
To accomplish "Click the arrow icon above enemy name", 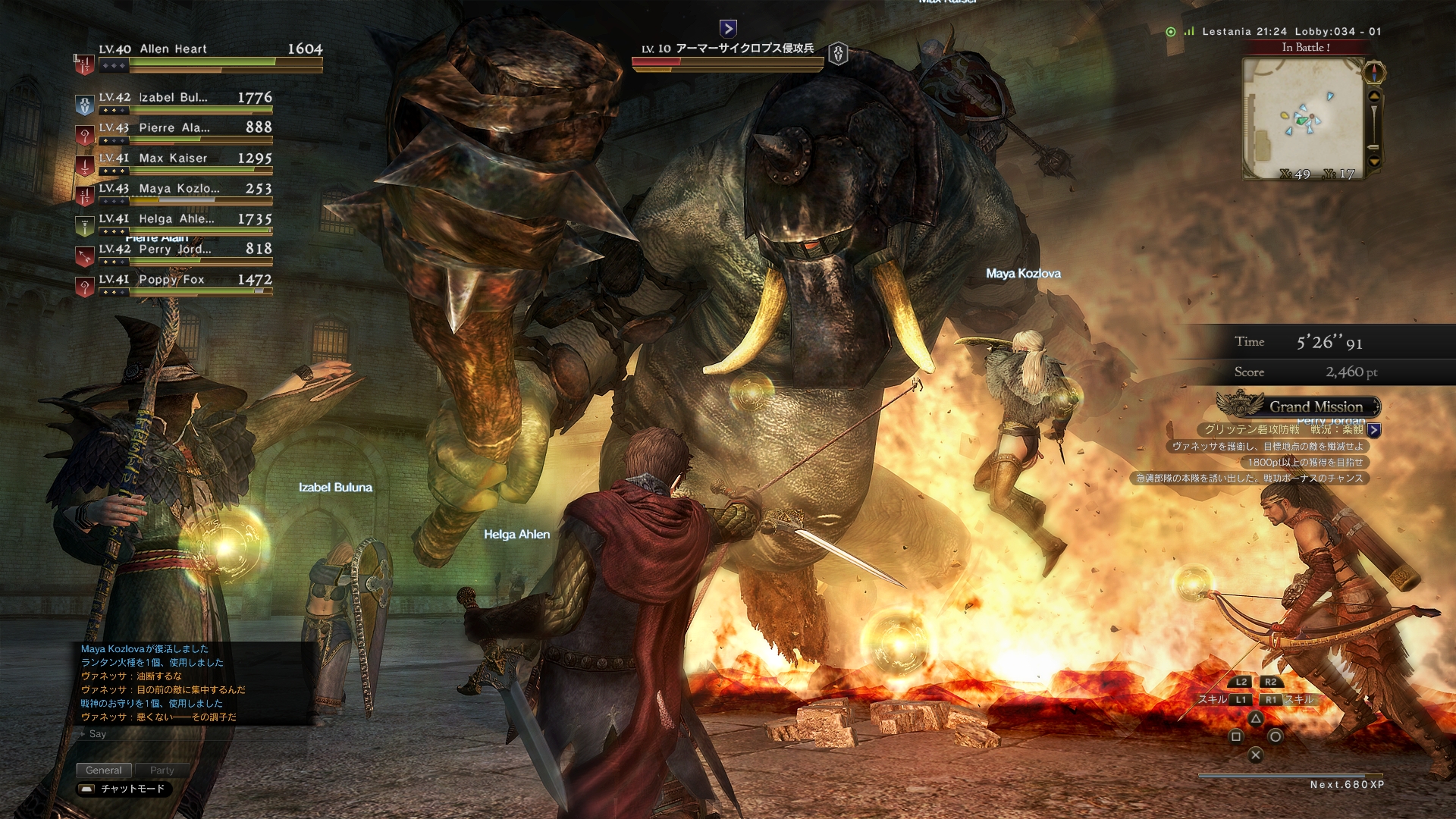I will pyautogui.click(x=728, y=29).
